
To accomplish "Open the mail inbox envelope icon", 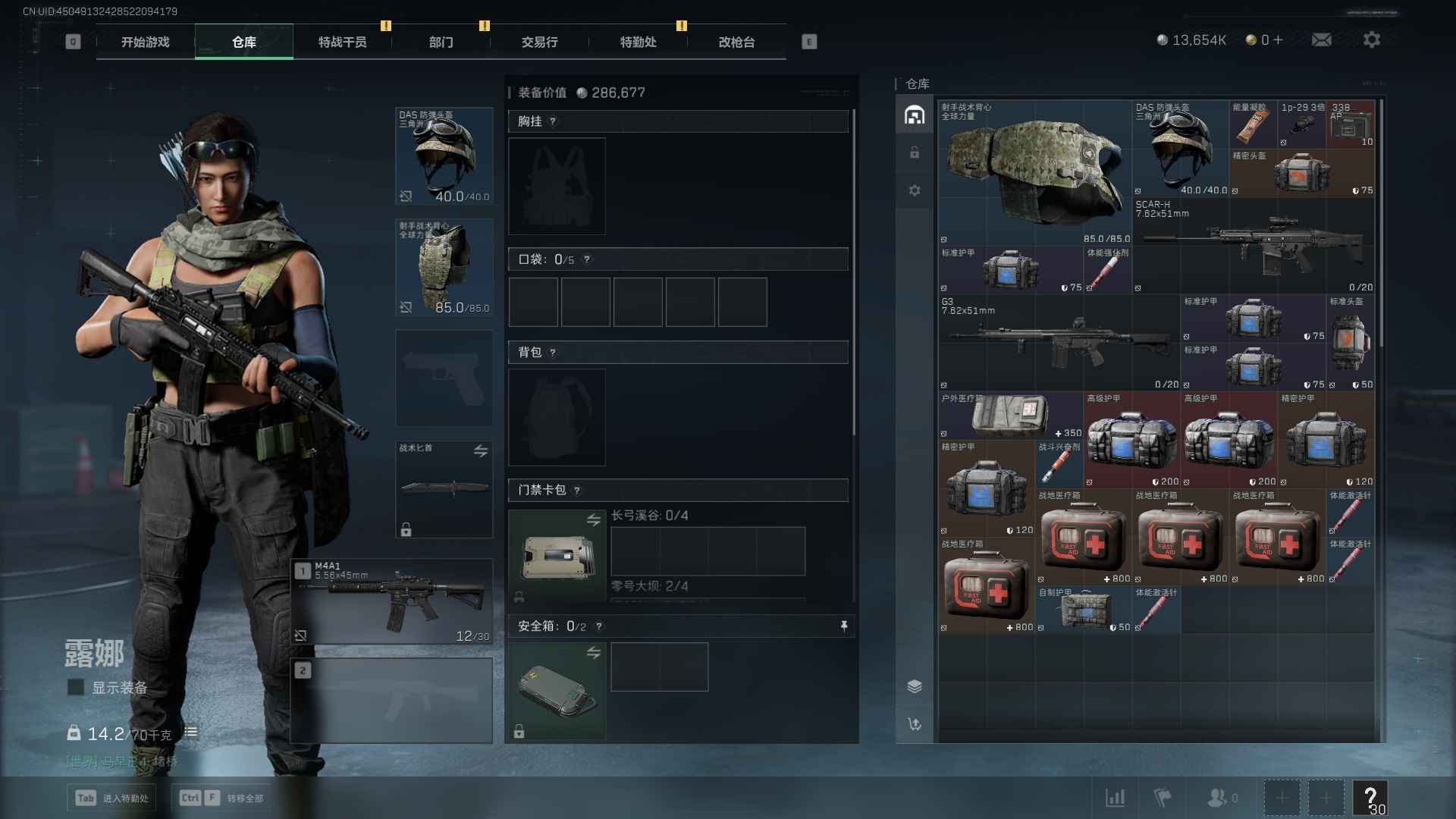I will tap(1321, 39).
